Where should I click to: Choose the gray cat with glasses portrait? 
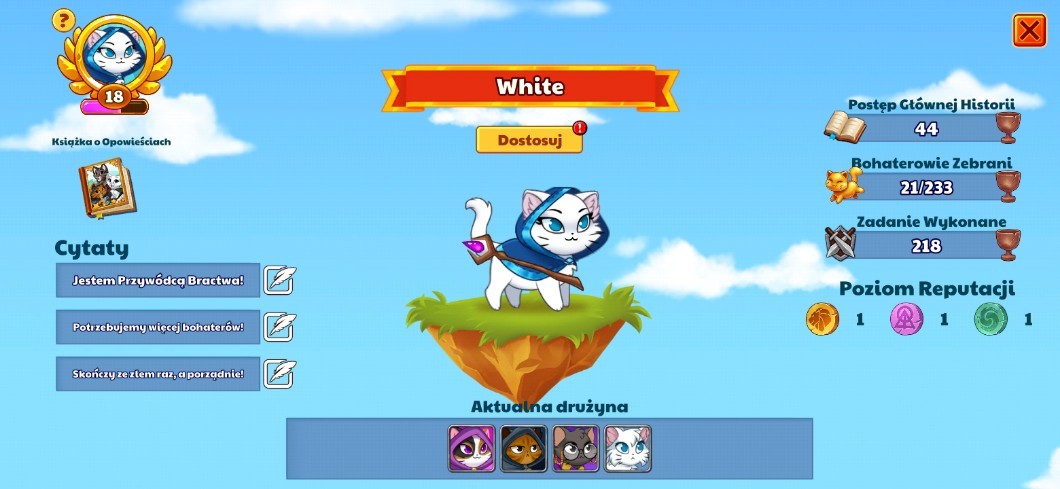pos(575,448)
